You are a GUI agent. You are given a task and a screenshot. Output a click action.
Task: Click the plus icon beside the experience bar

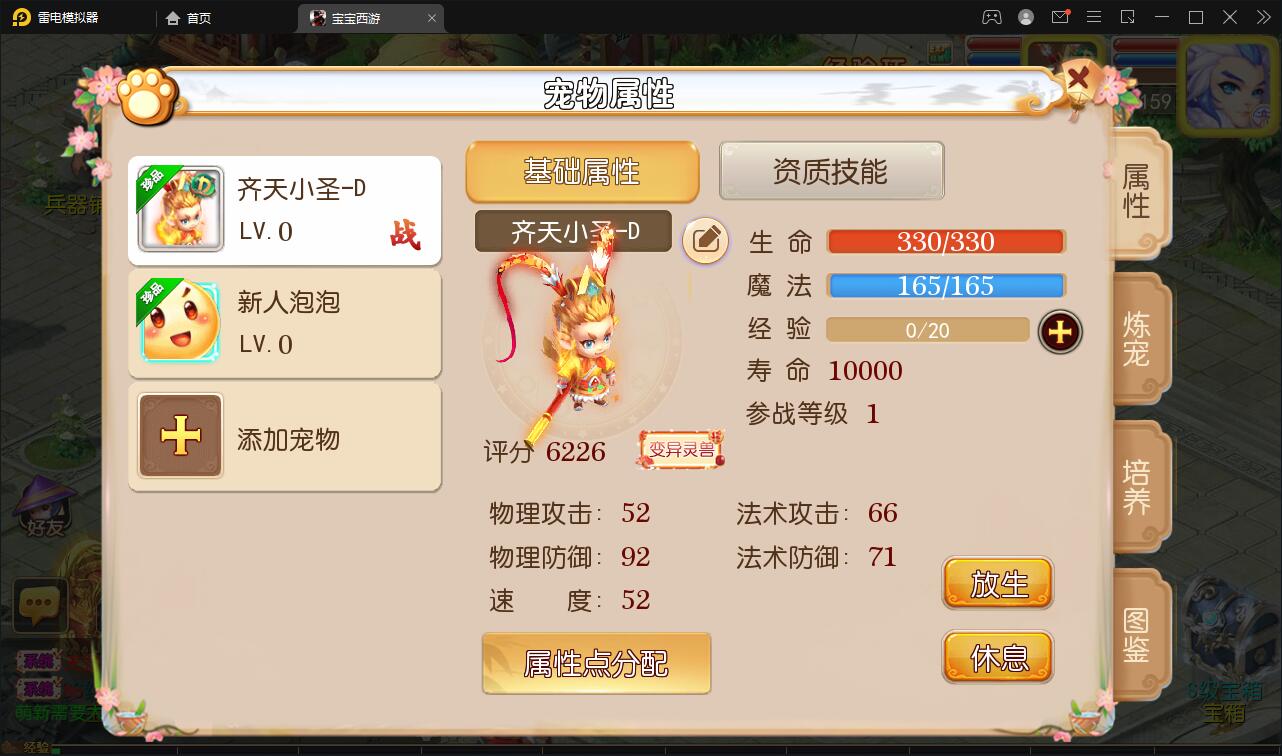point(1059,331)
